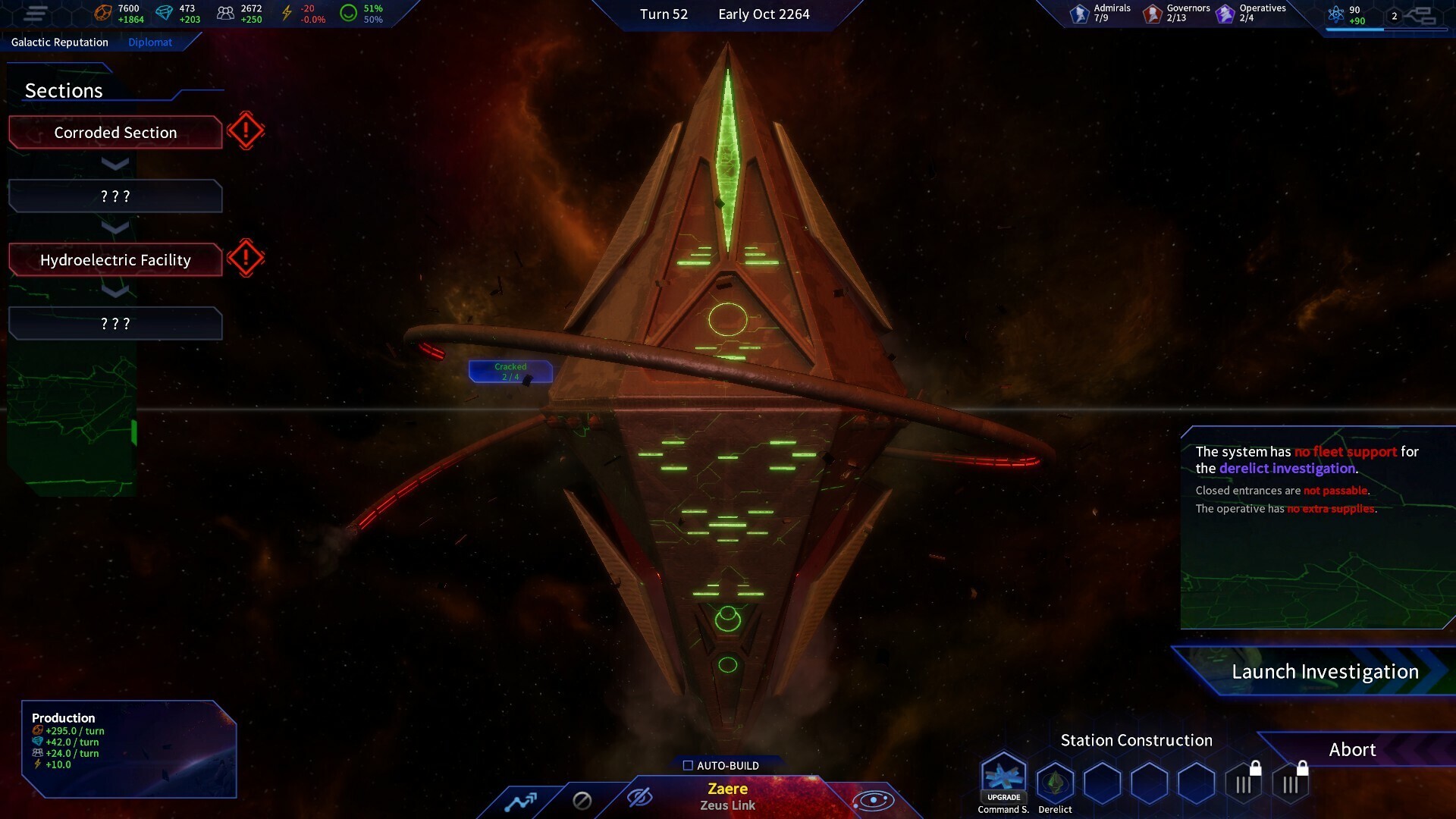This screenshot has height=819, width=1456.
Task: Abort the derelict investigation
Action: [1353, 749]
